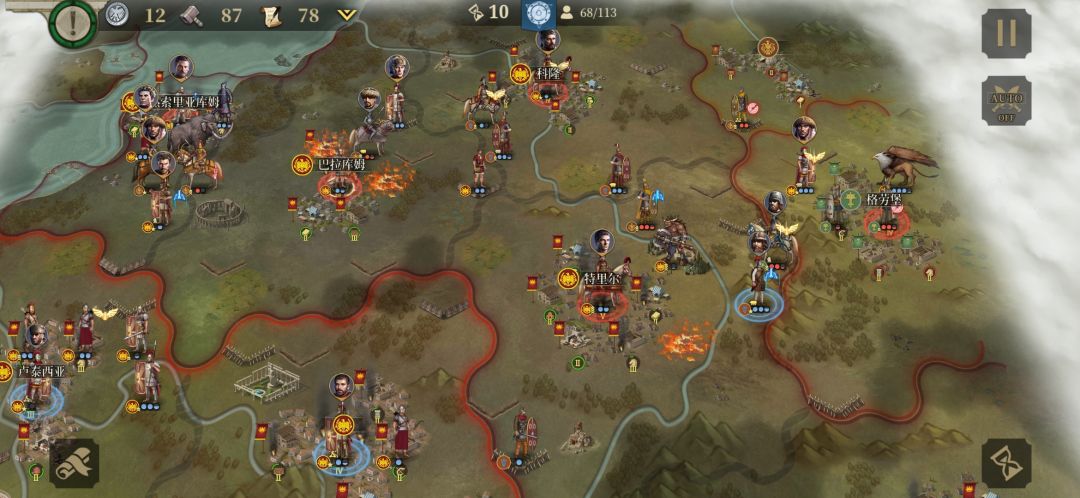This screenshot has width=1080, height=498.
Task: Toggle the AUTO battle button
Action: (x=1005, y=101)
